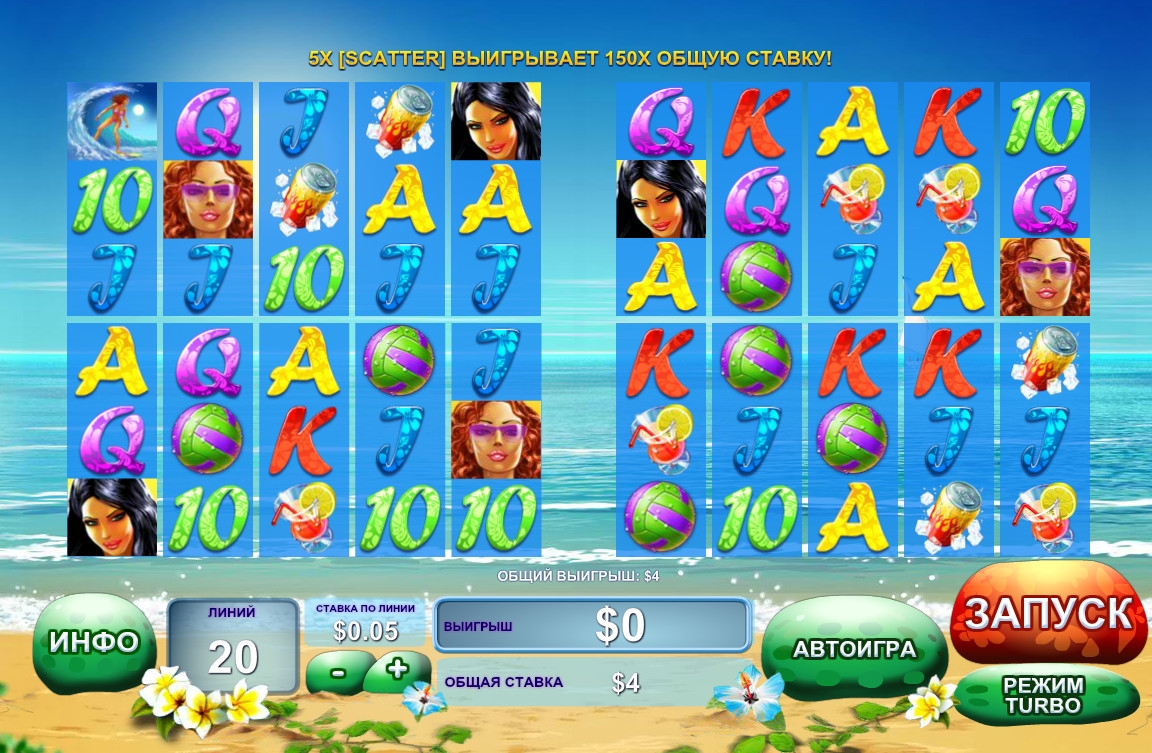Screen dimensions: 1152x753
Task: Toggle РЕЖИМ TURBO mode
Action: pos(1044,695)
